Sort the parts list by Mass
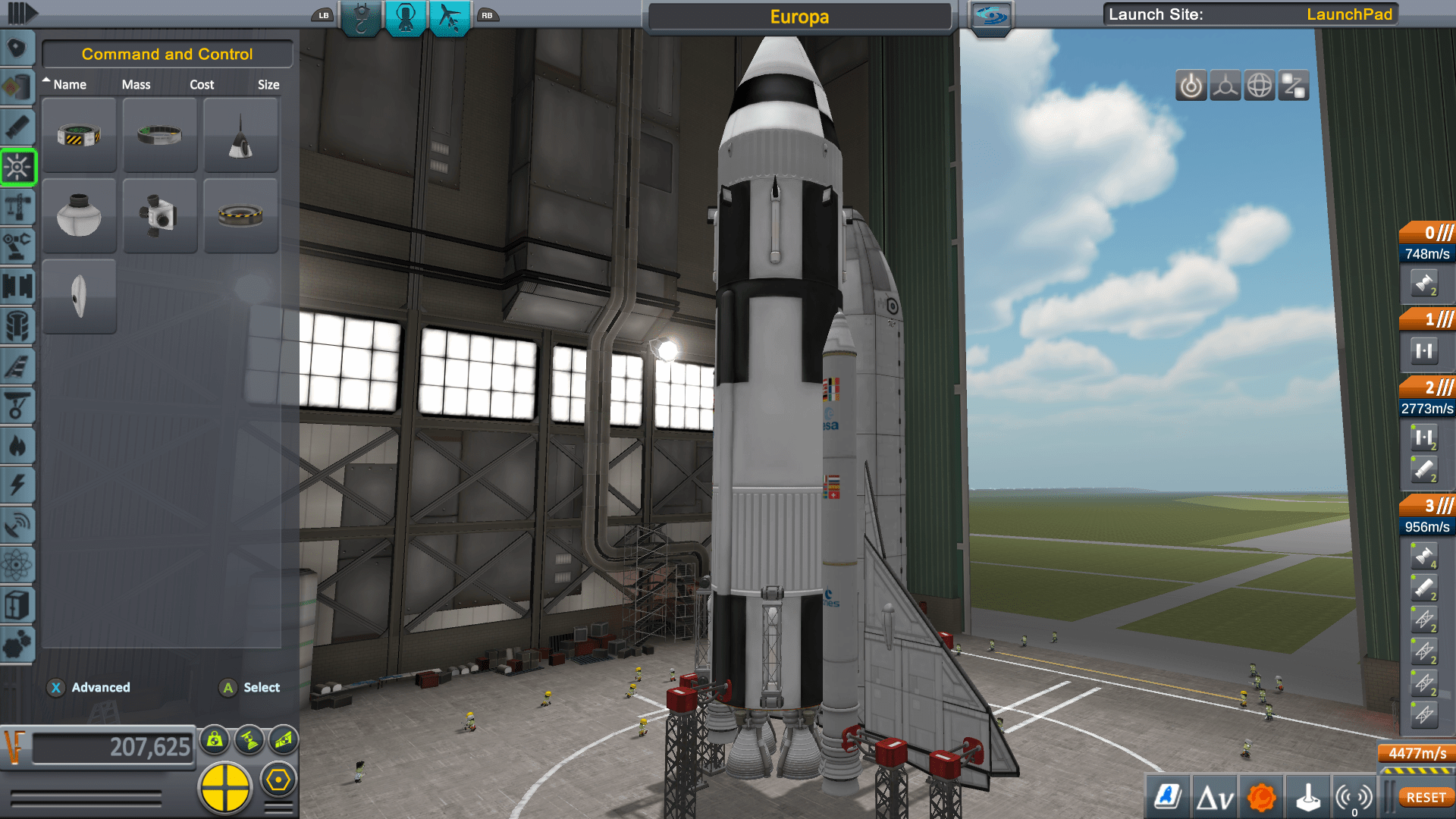The height and width of the screenshot is (819, 1456). click(x=136, y=84)
